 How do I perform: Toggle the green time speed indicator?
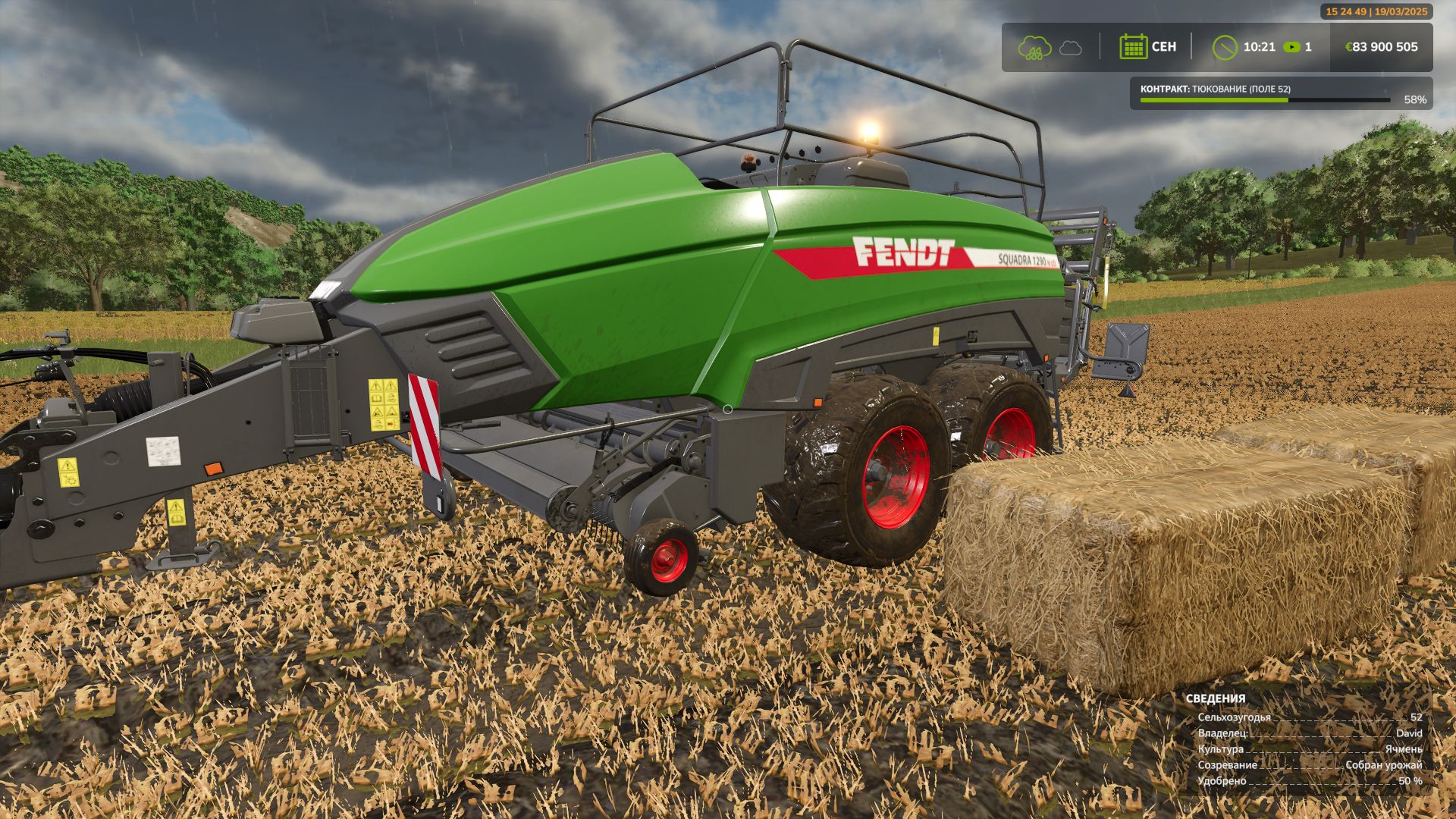[1291, 47]
